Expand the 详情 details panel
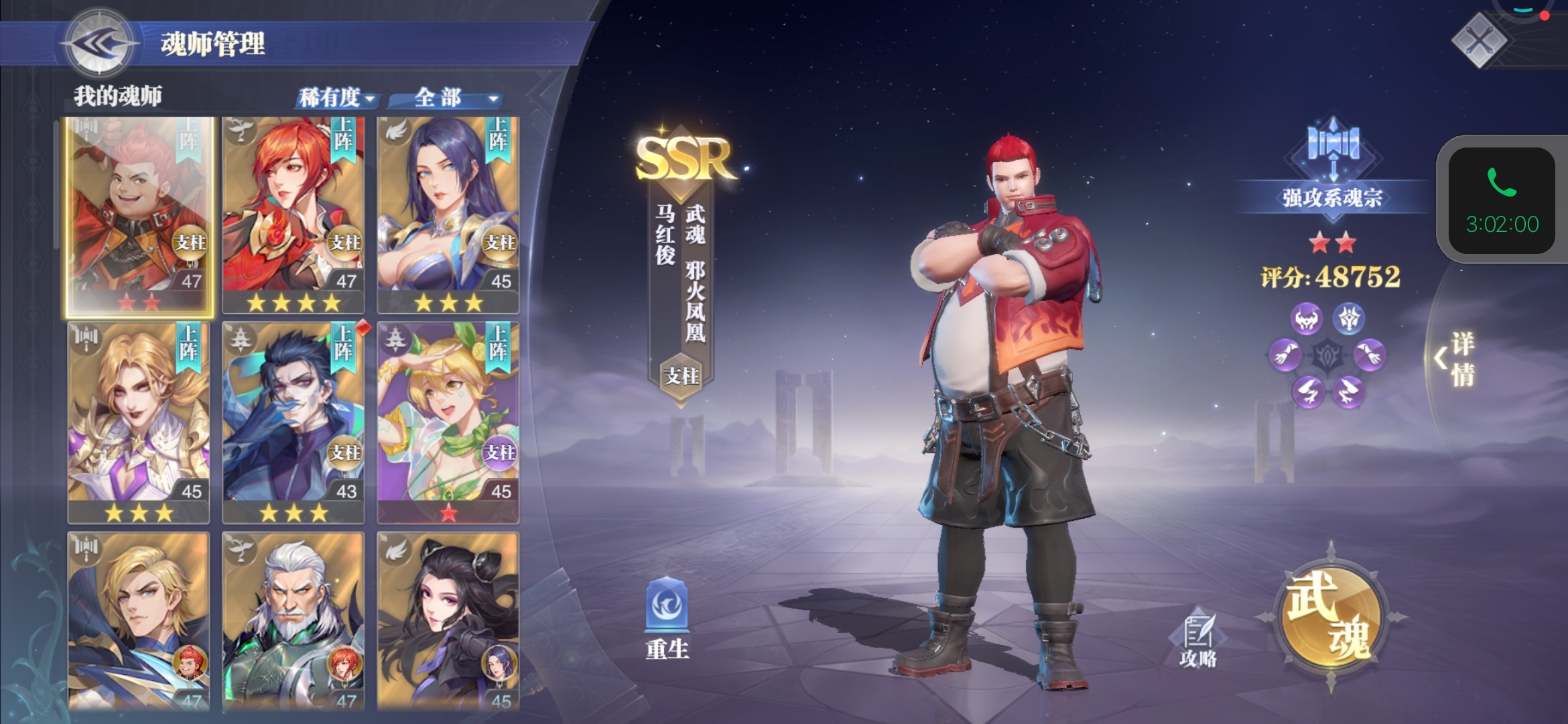The height and width of the screenshot is (724, 1568). (1455, 359)
